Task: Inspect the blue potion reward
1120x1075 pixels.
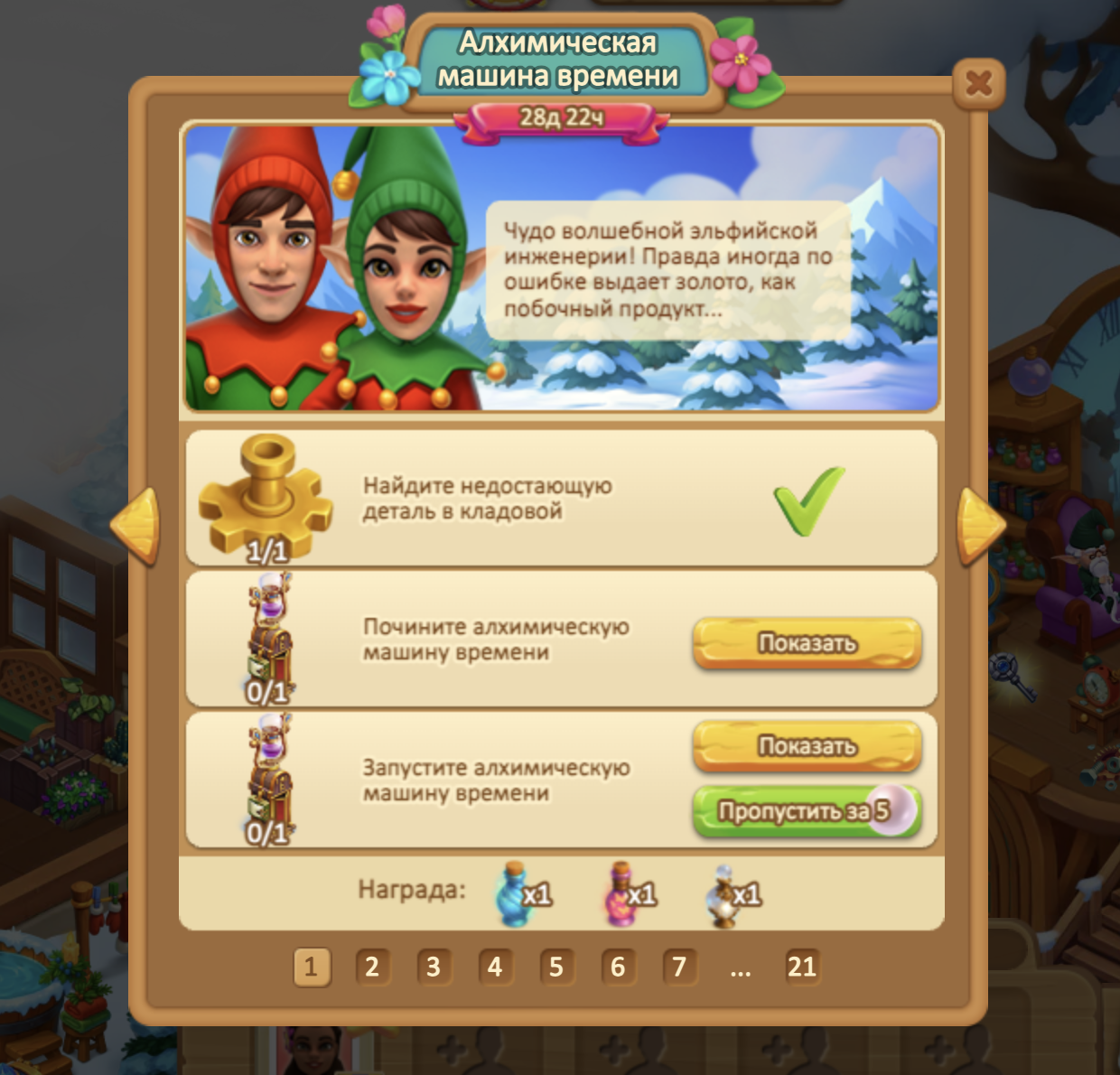Action: (518, 893)
